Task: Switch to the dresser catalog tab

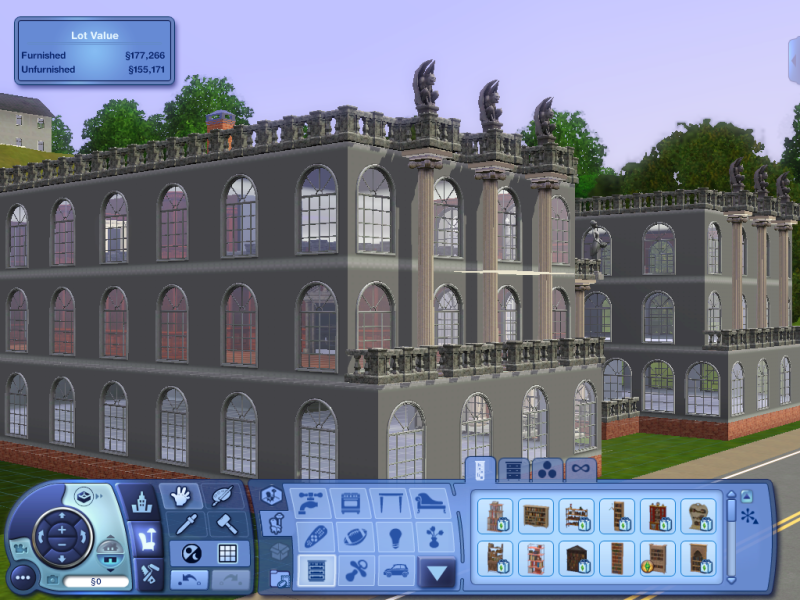Action: click(513, 469)
